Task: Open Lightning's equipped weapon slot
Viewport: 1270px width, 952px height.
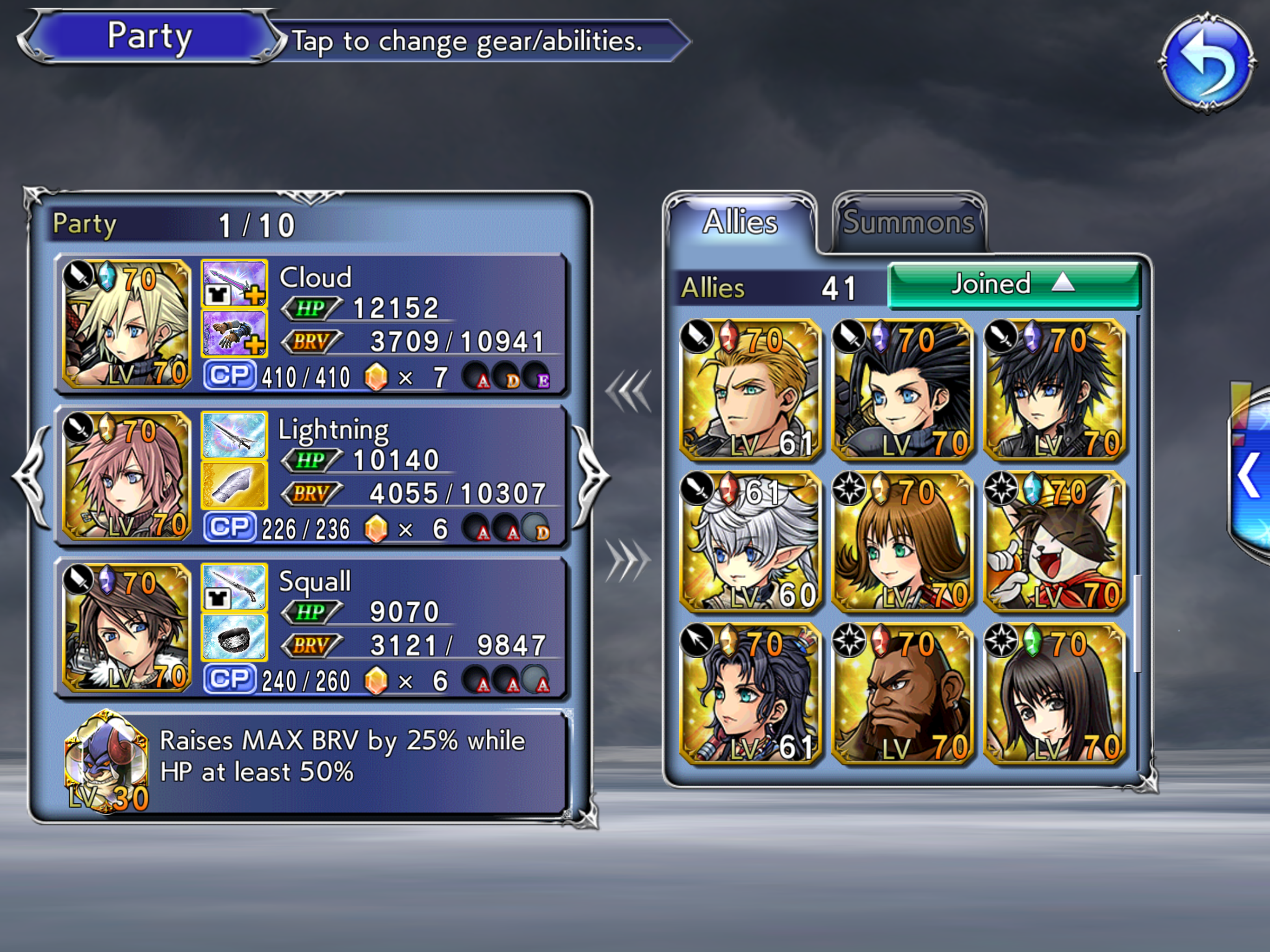Action: coord(234,435)
